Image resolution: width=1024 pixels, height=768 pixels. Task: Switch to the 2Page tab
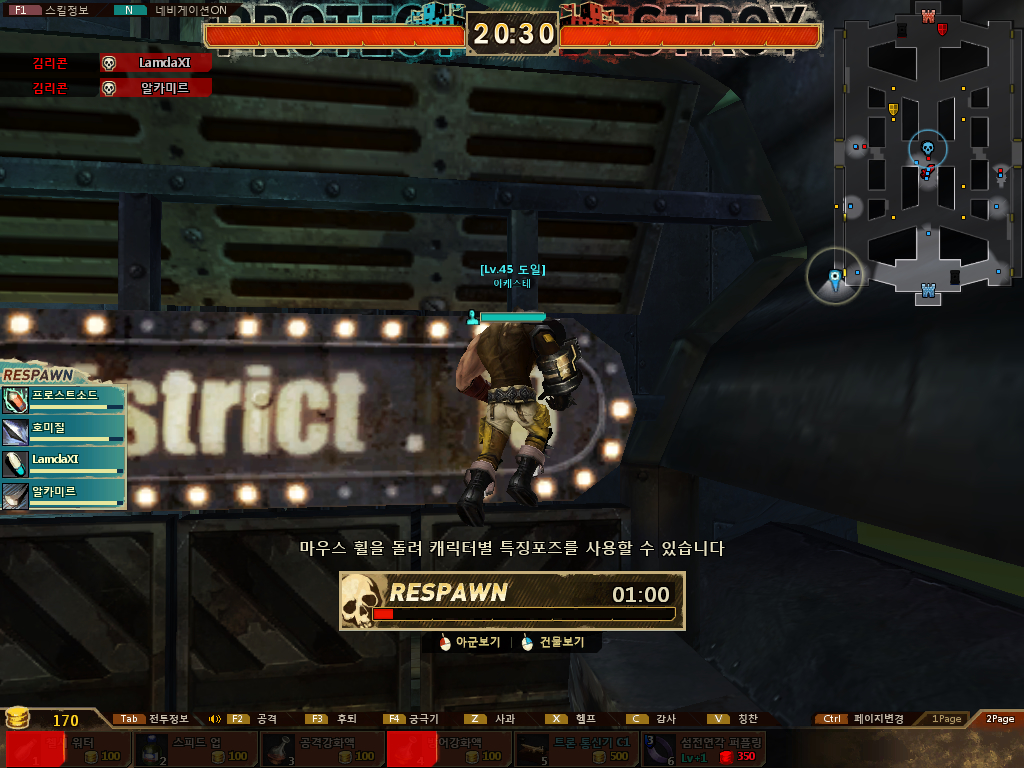coord(999,719)
